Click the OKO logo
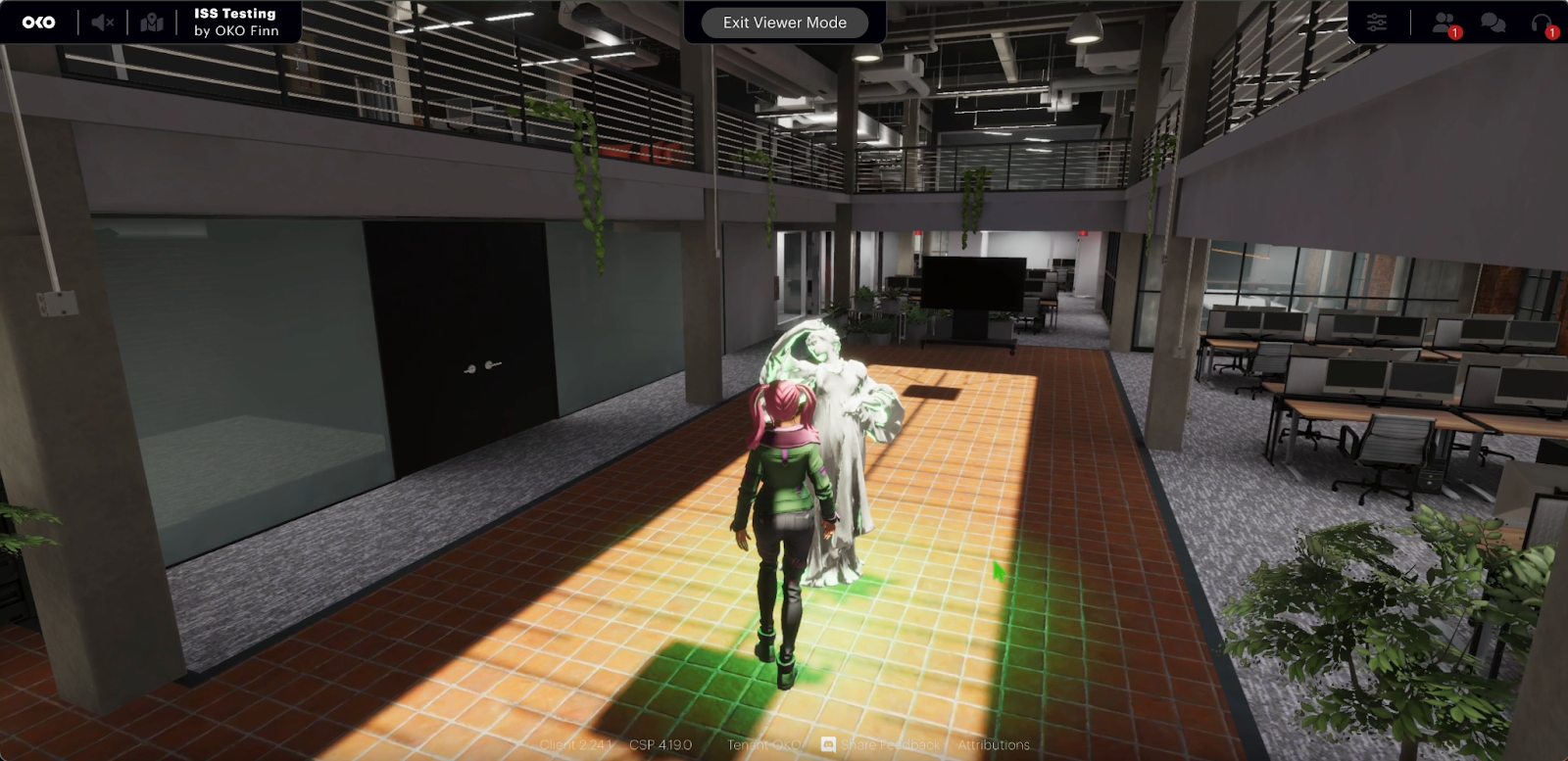The image size is (1568, 761). [x=39, y=23]
